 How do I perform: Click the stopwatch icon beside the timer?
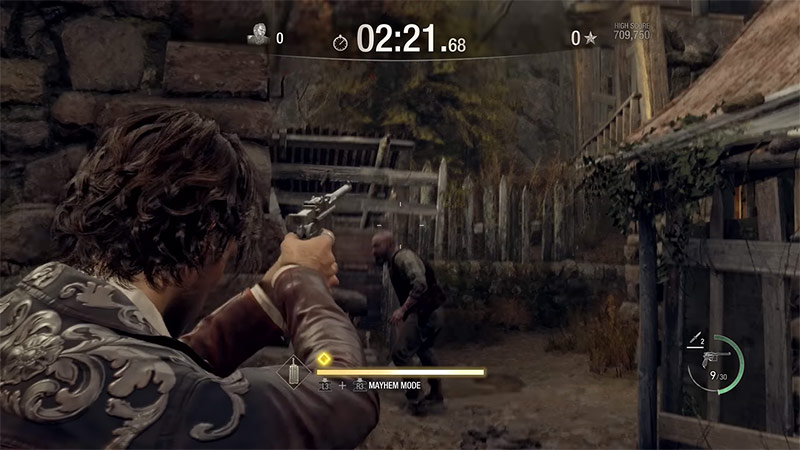[341, 43]
